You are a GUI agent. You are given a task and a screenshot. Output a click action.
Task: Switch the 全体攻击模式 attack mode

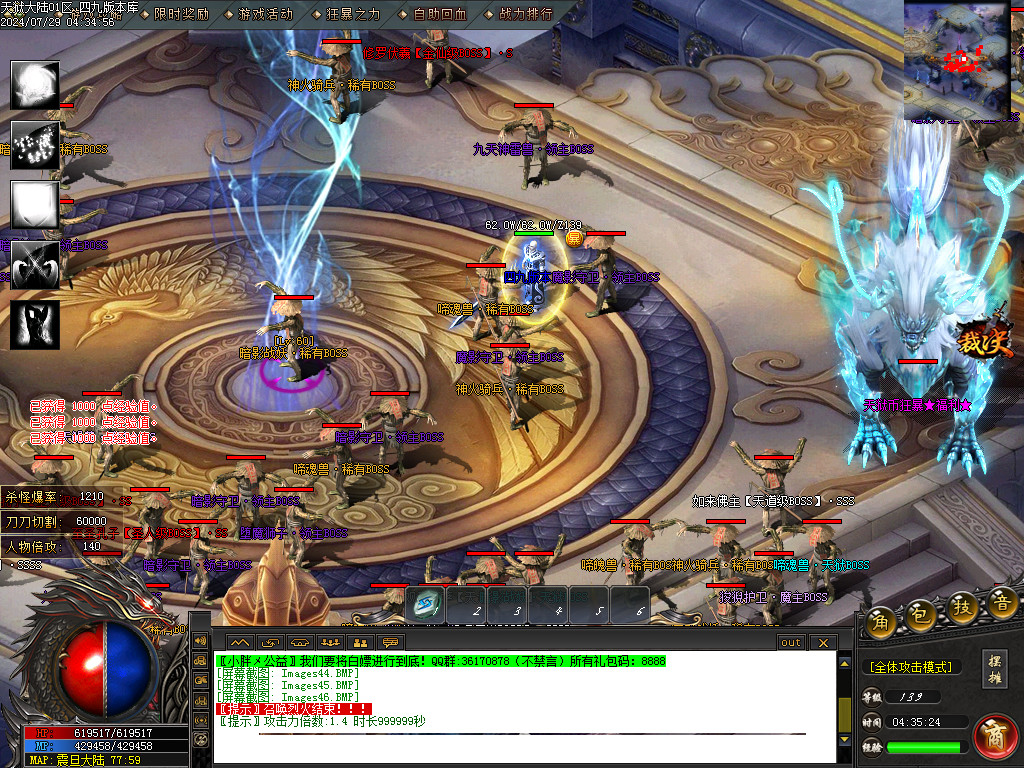909,667
